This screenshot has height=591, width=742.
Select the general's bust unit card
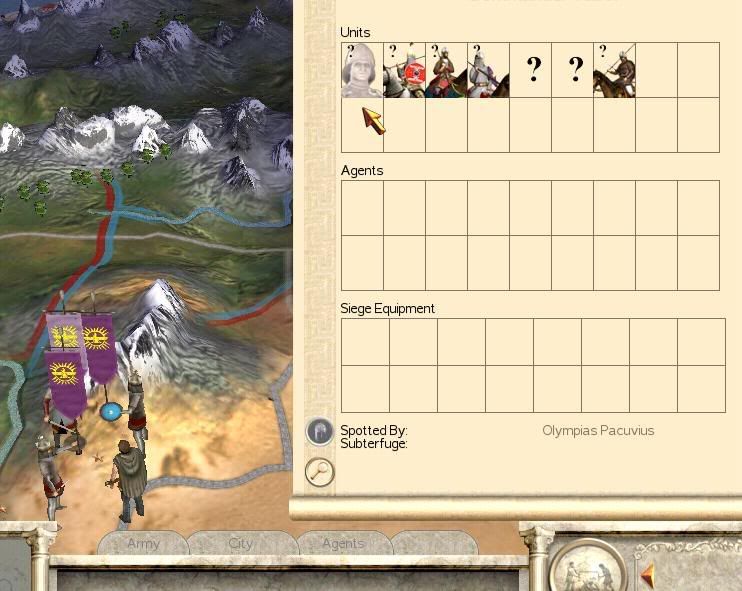tap(361, 70)
